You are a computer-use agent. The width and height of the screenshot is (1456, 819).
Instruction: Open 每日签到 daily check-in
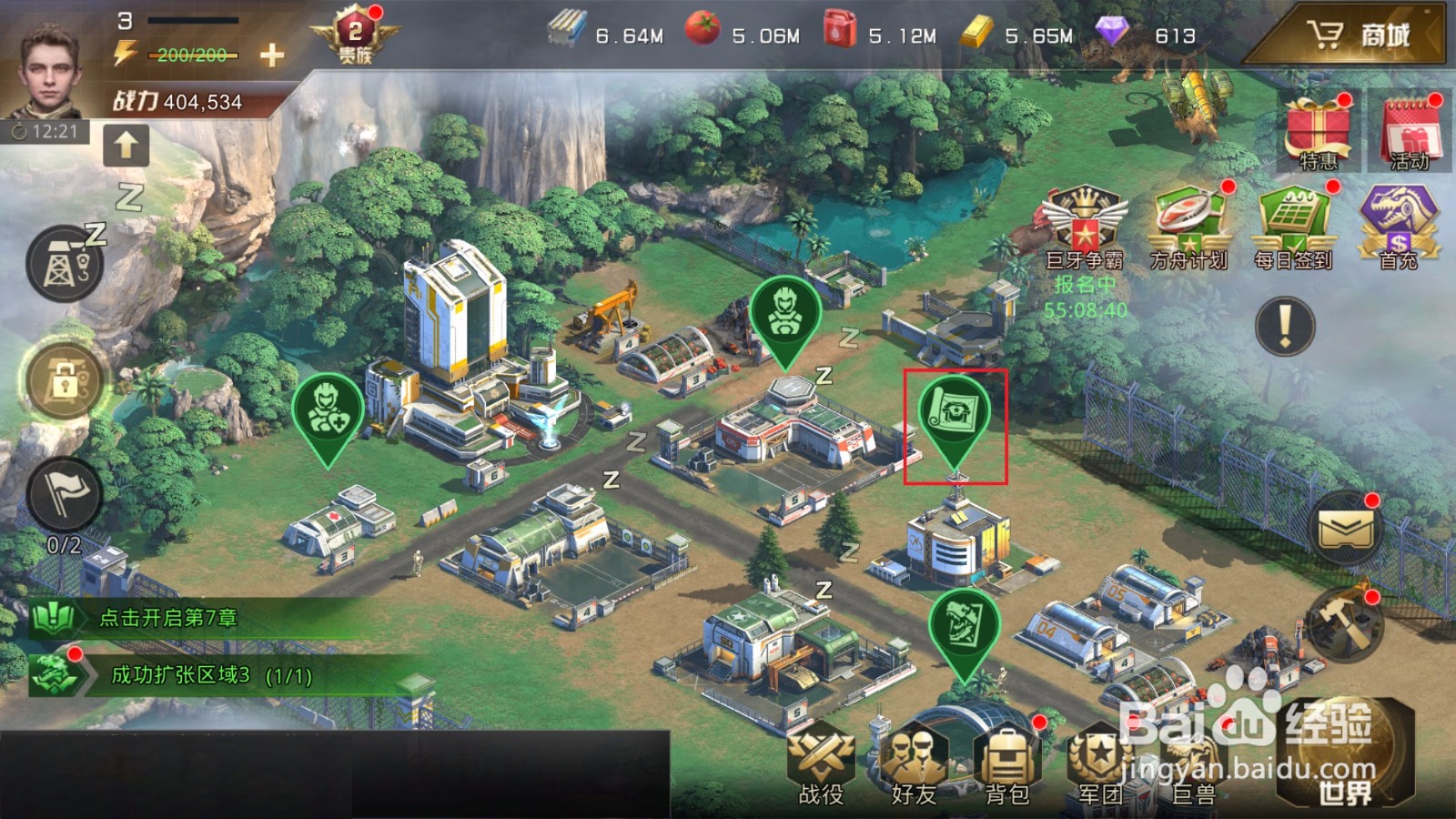(x=1292, y=227)
